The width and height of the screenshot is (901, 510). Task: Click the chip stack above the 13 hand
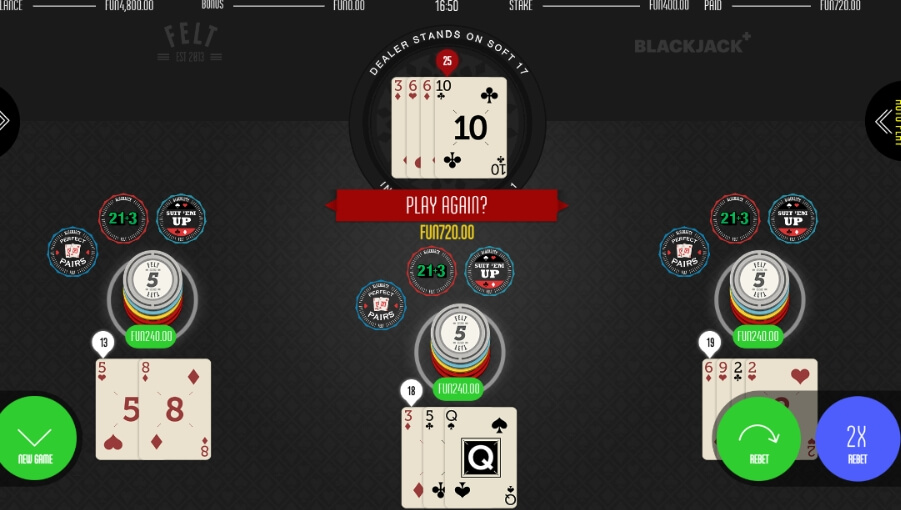click(x=152, y=287)
